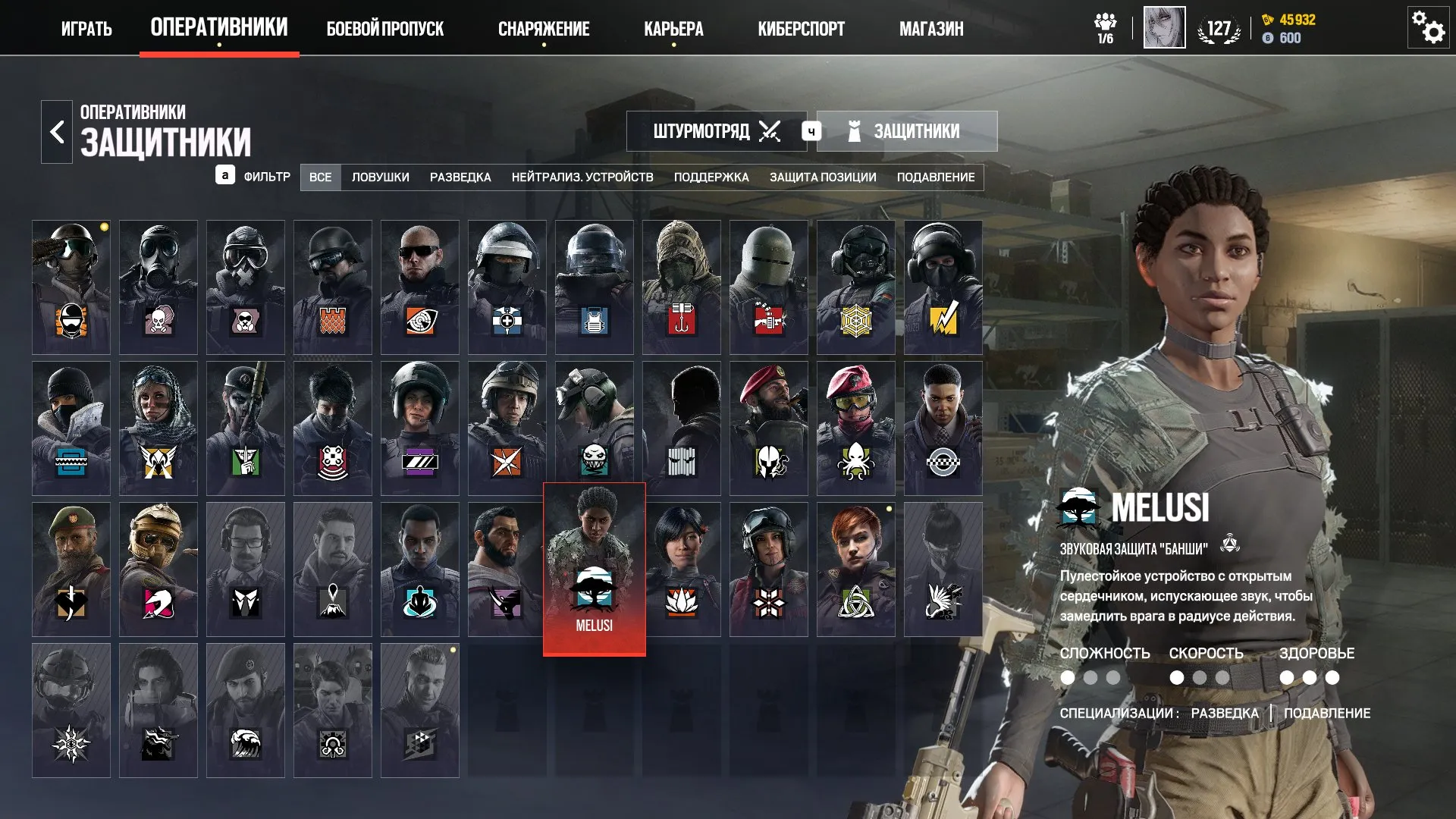Click the shield icon on the ЗАЩИТНИКИ button
The image size is (1456, 819).
[x=855, y=130]
